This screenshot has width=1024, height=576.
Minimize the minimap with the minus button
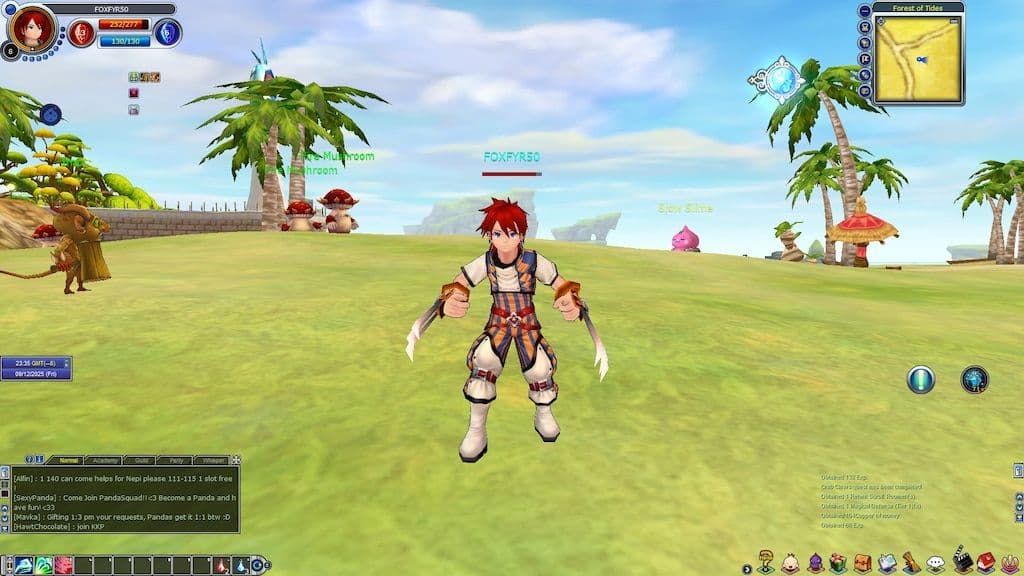[864, 10]
